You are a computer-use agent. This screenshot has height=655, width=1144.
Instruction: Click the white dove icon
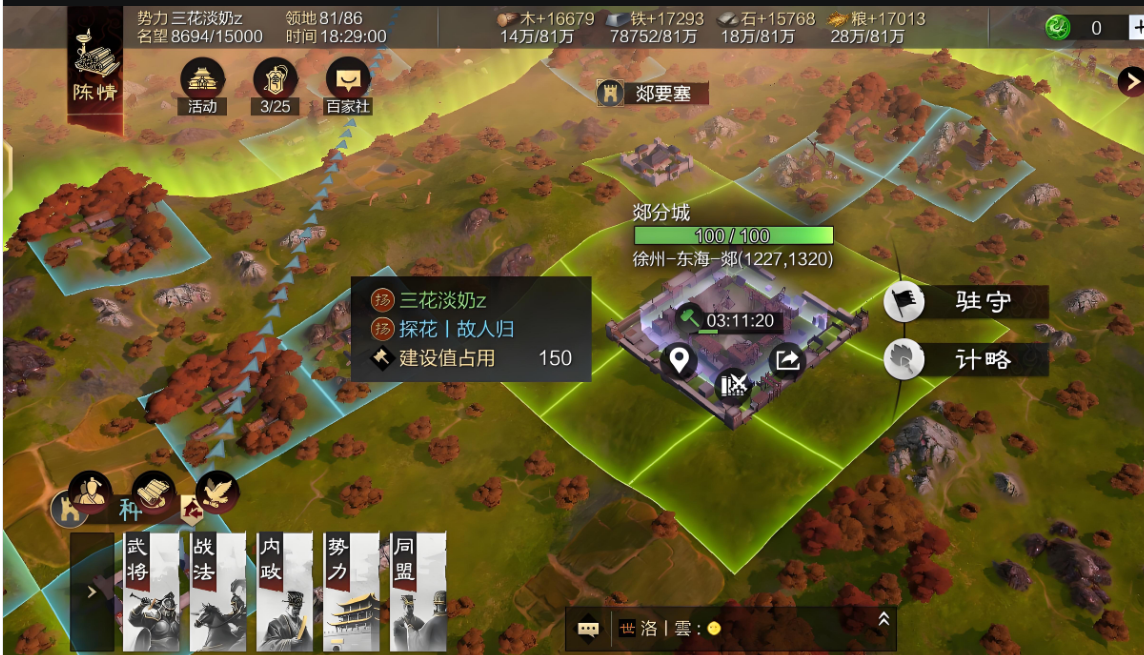(x=216, y=491)
